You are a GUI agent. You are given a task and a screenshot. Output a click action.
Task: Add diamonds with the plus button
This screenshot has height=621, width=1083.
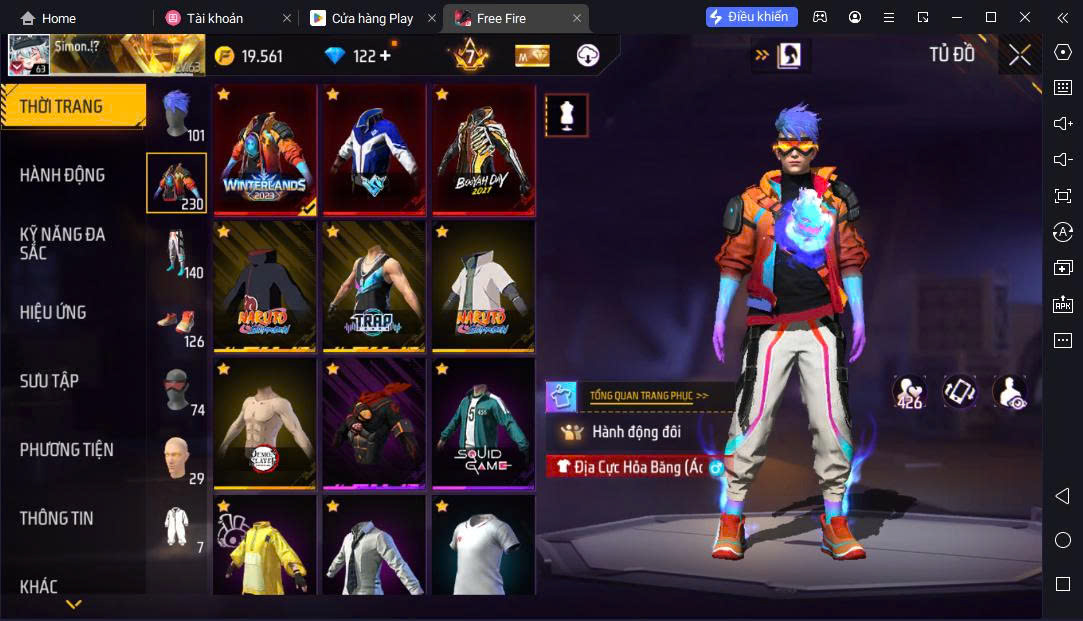pos(385,56)
